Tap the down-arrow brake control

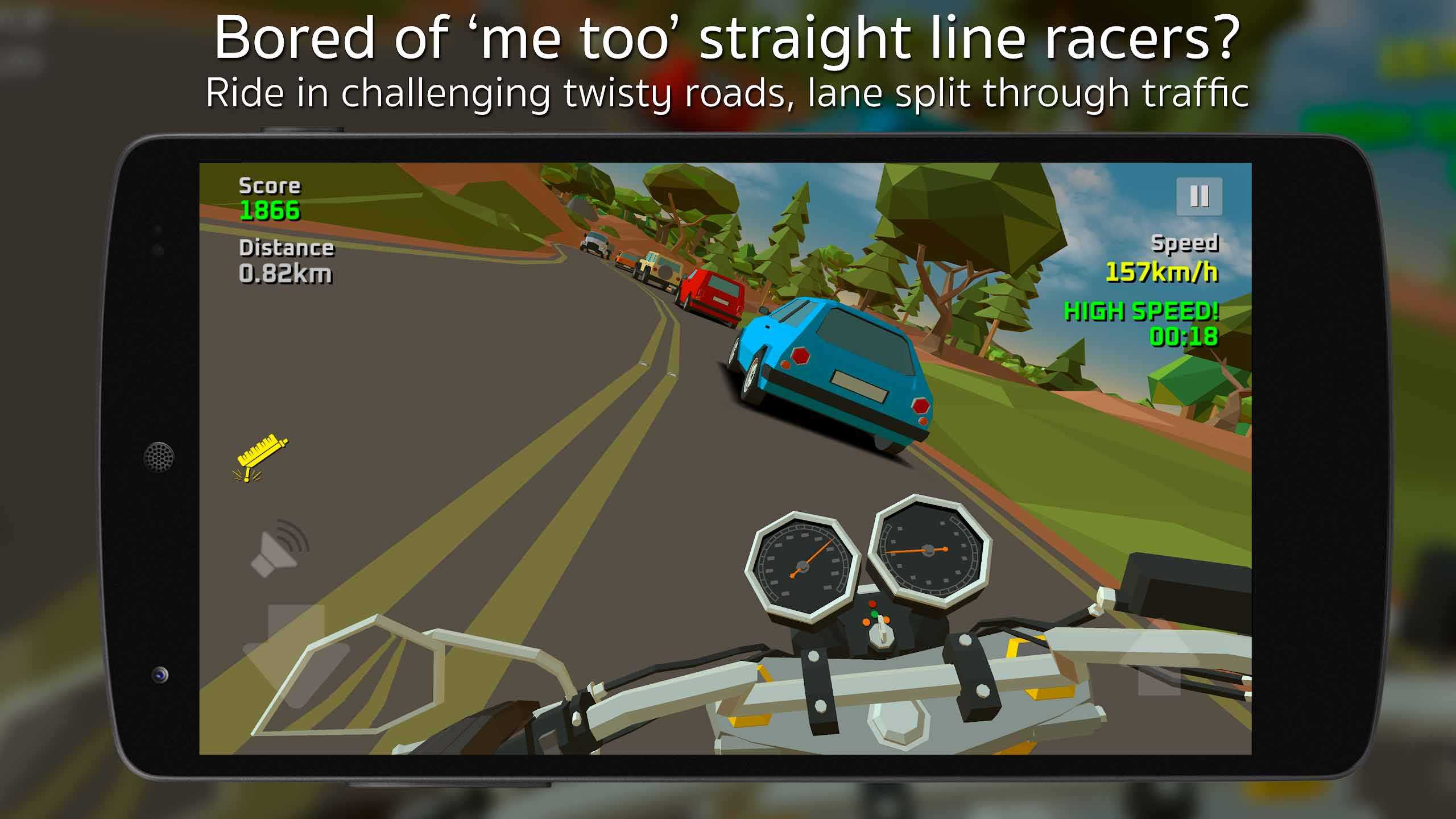(296, 654)
